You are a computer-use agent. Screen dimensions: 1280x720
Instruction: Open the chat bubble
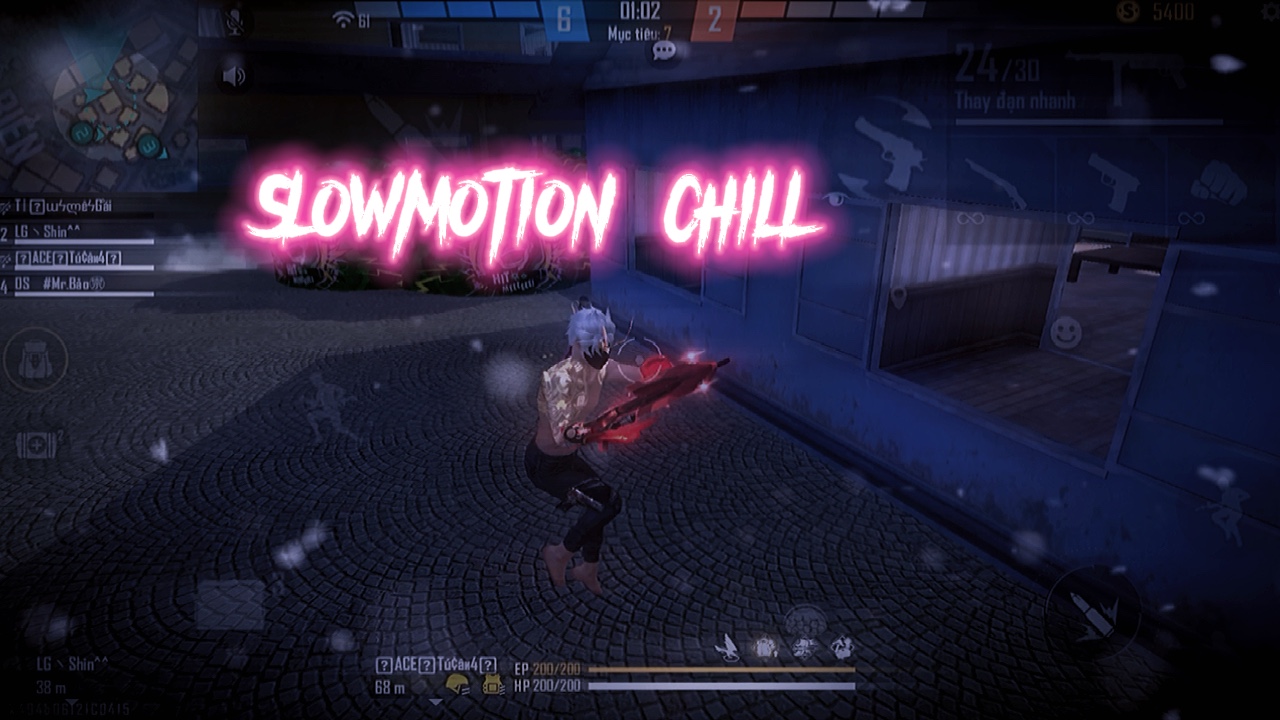point(664,50)
